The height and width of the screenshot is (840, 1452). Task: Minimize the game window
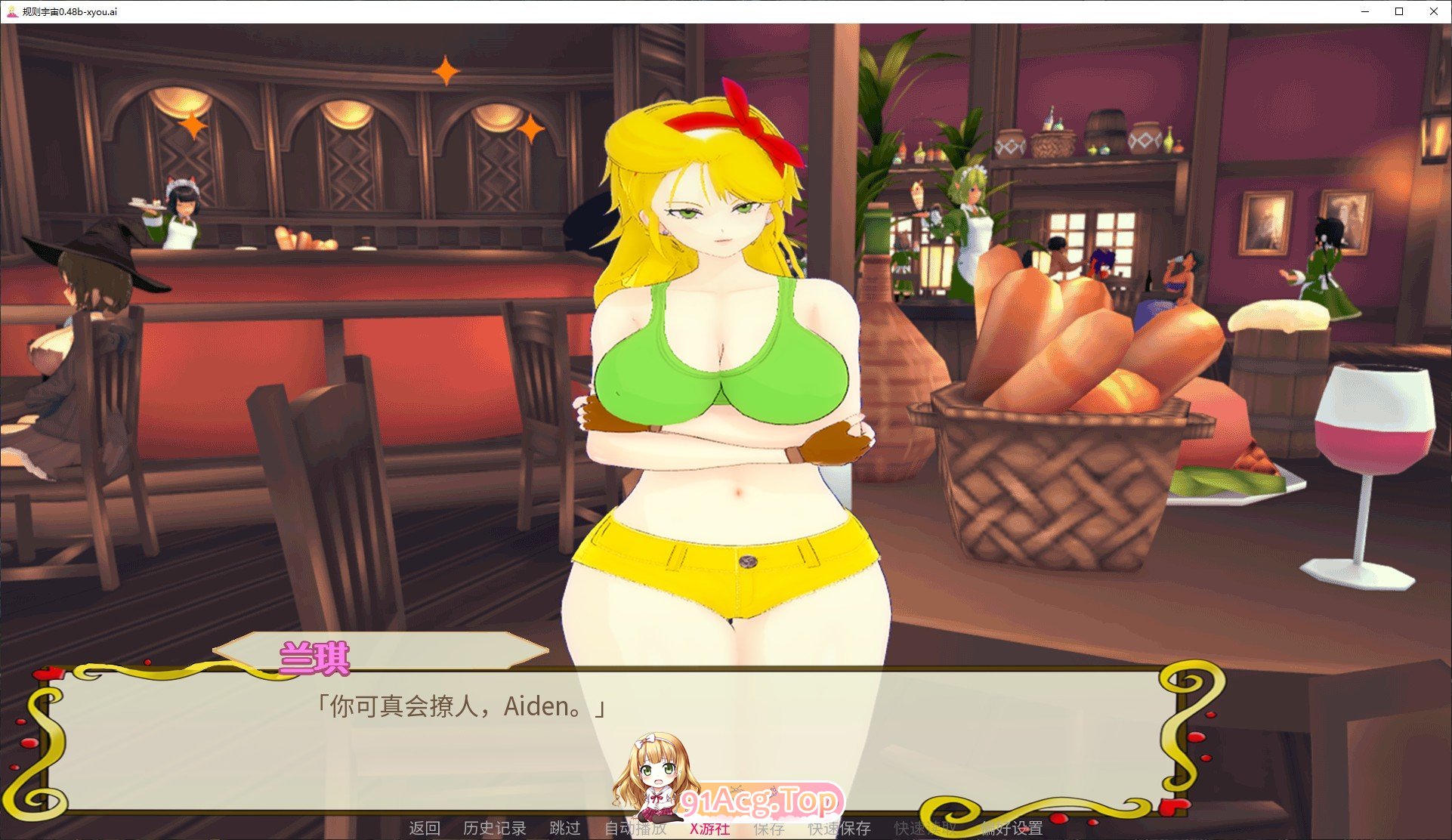point(1365,11)
